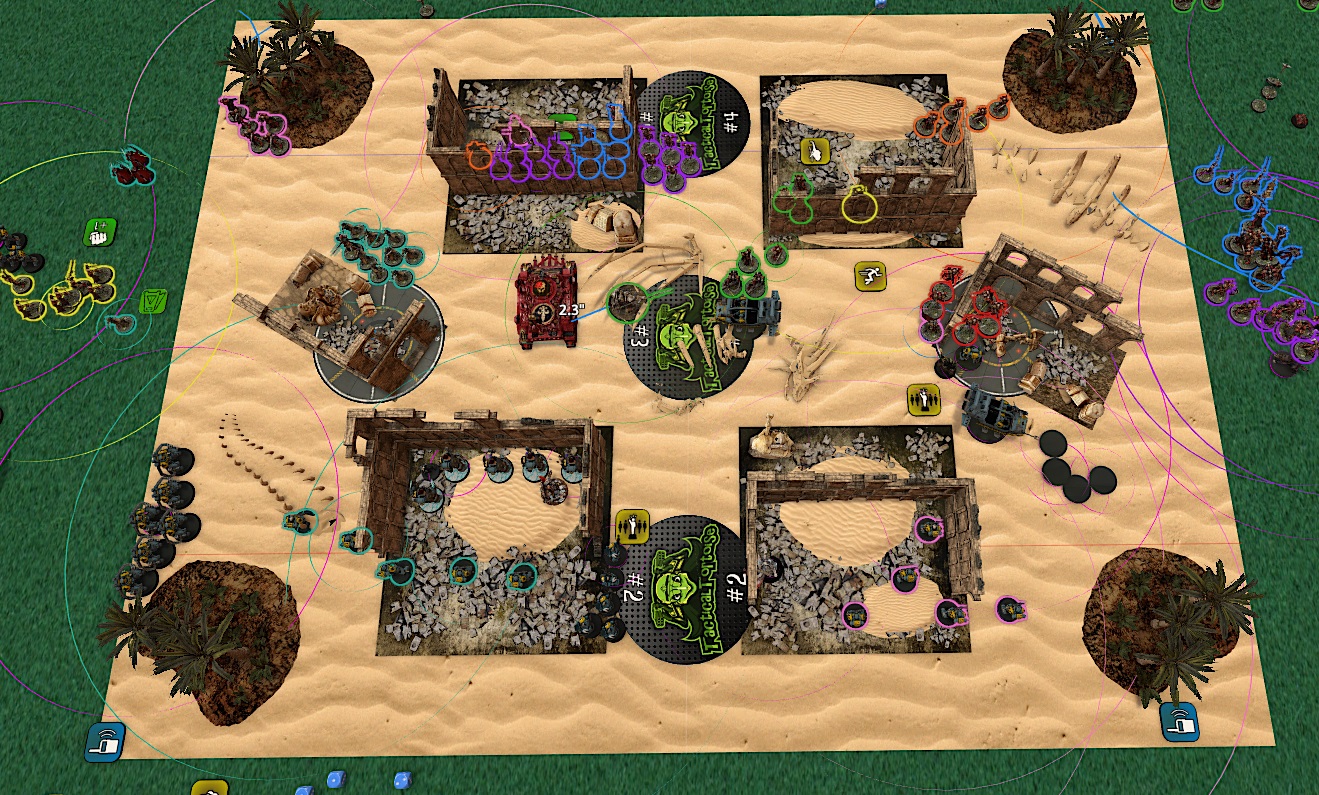This screenshot has height=795, width=1319.
Task: Select the green fist token
Action: pos(100,234)
